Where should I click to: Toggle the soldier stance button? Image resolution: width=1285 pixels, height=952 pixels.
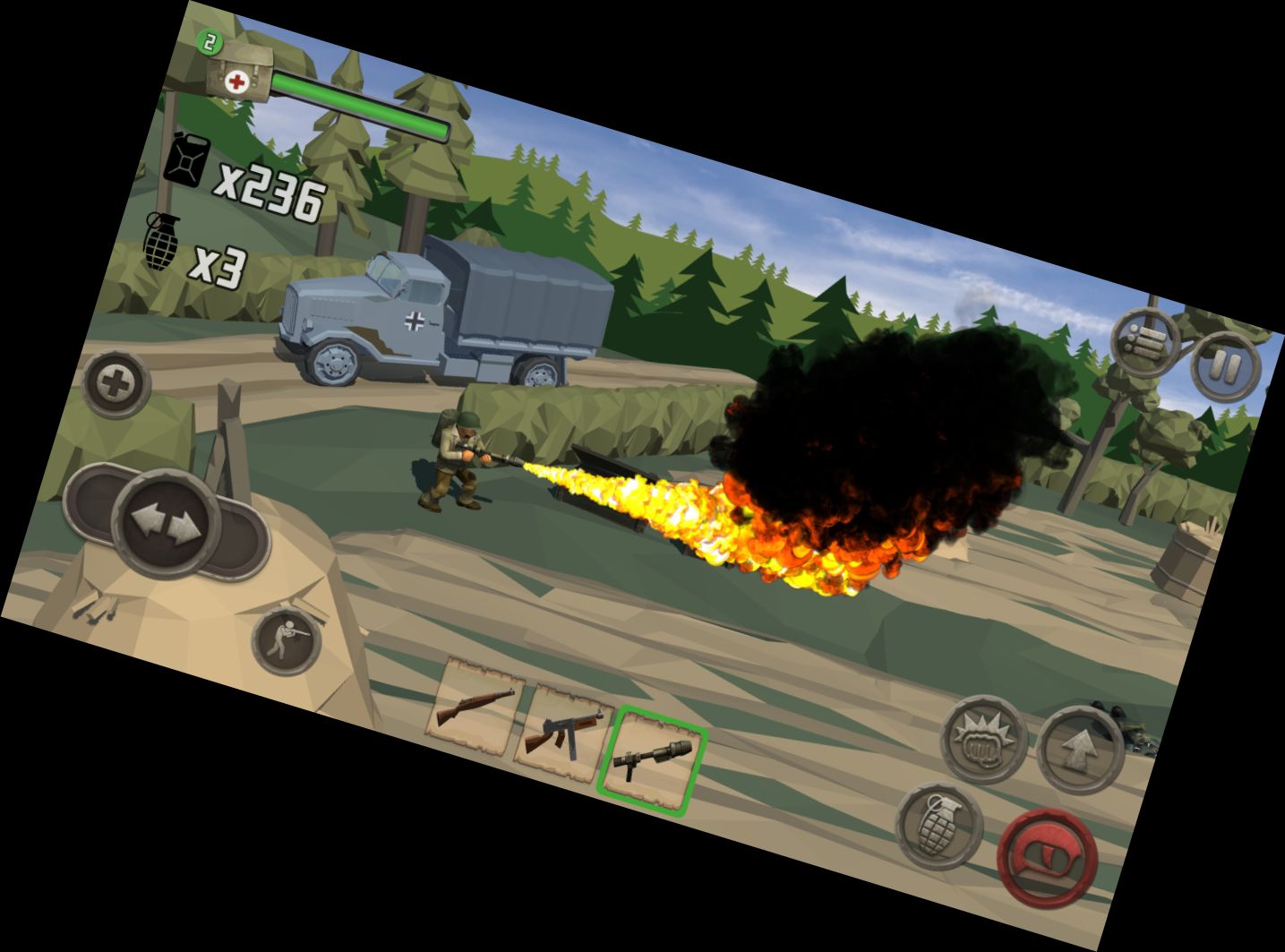pyautogui.click(x=287, y=640)
